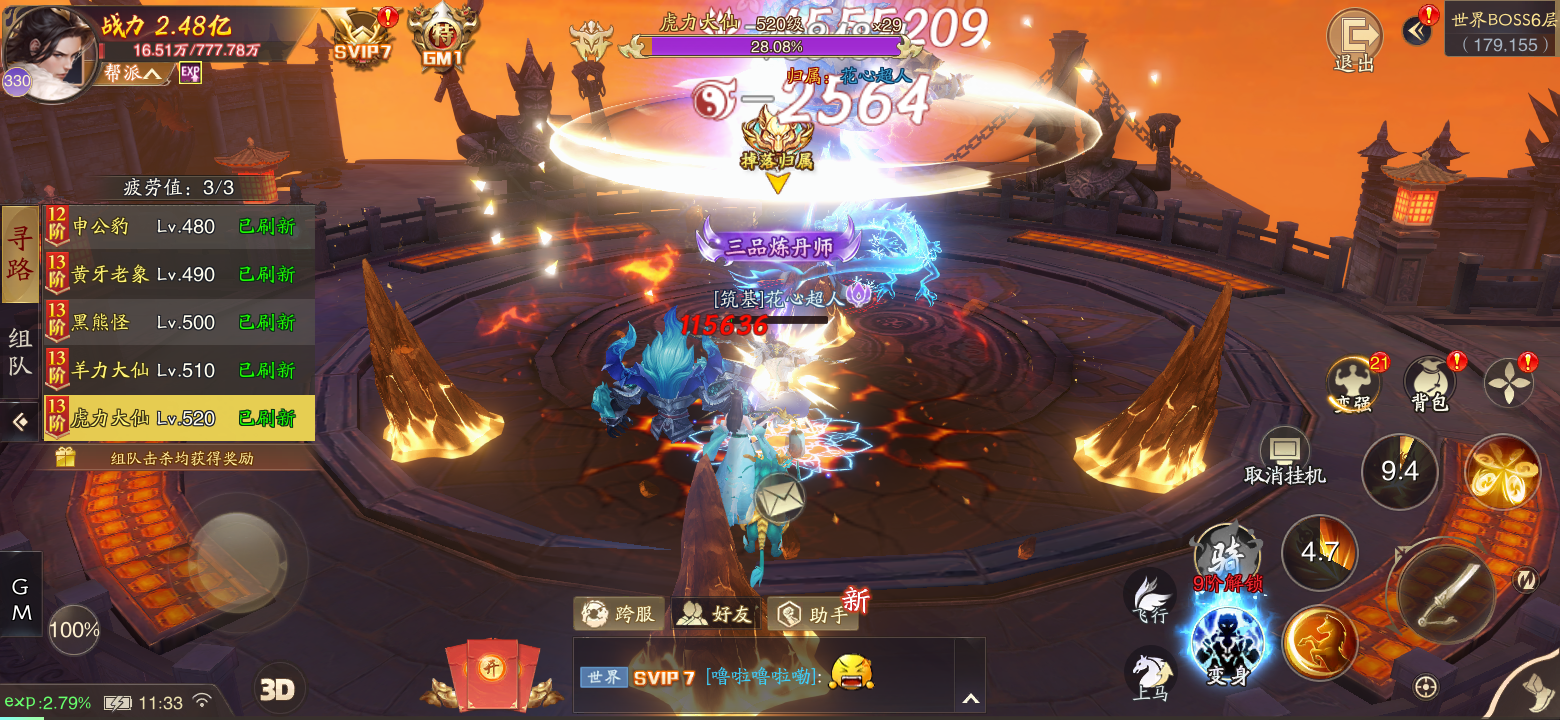
Task: Select boss 虎力大仙 Lv.520 row
Action: 180,419
